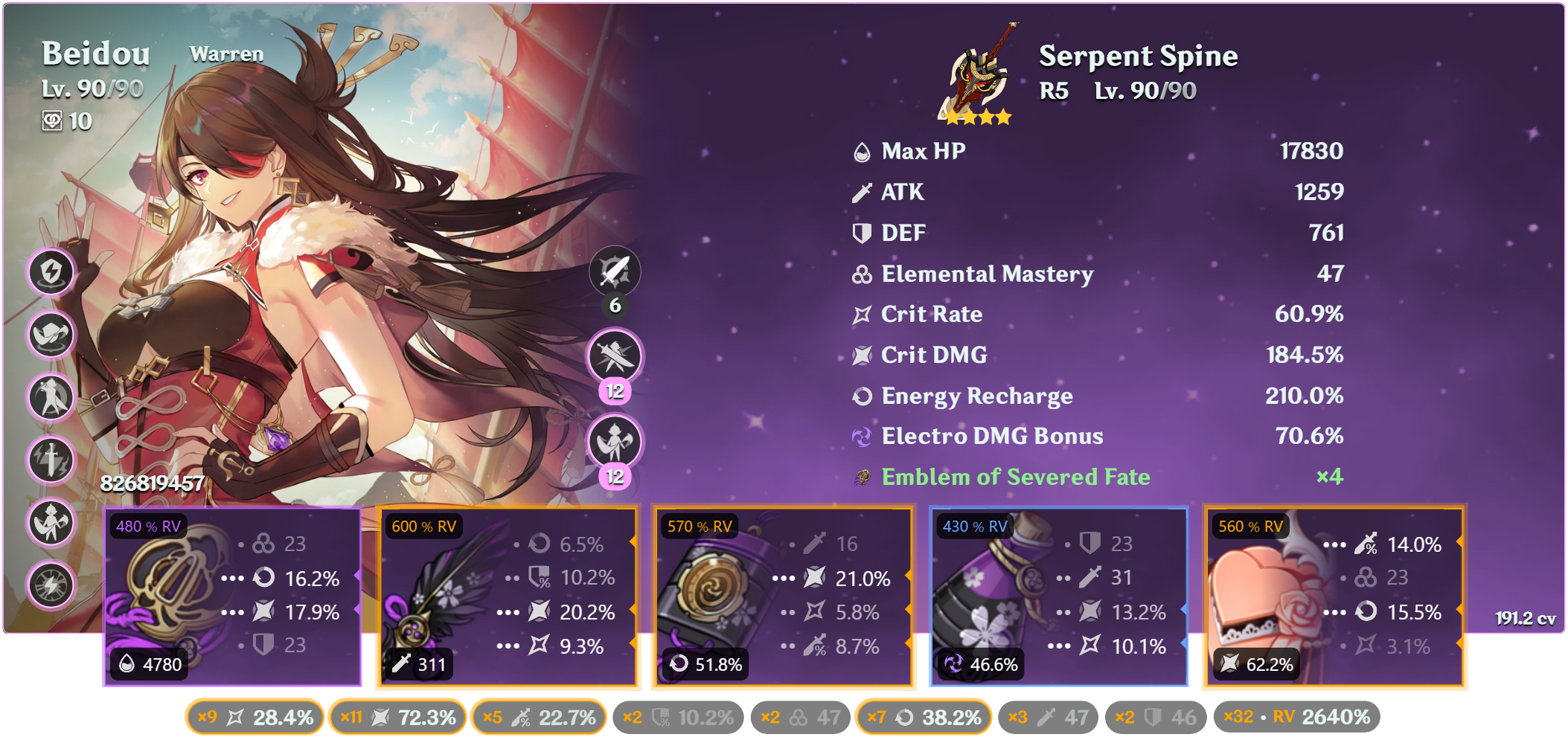Click the Normal Attack talent icon showing level 6
Viewport: 1568px width, 740px height.
[616, 271]
